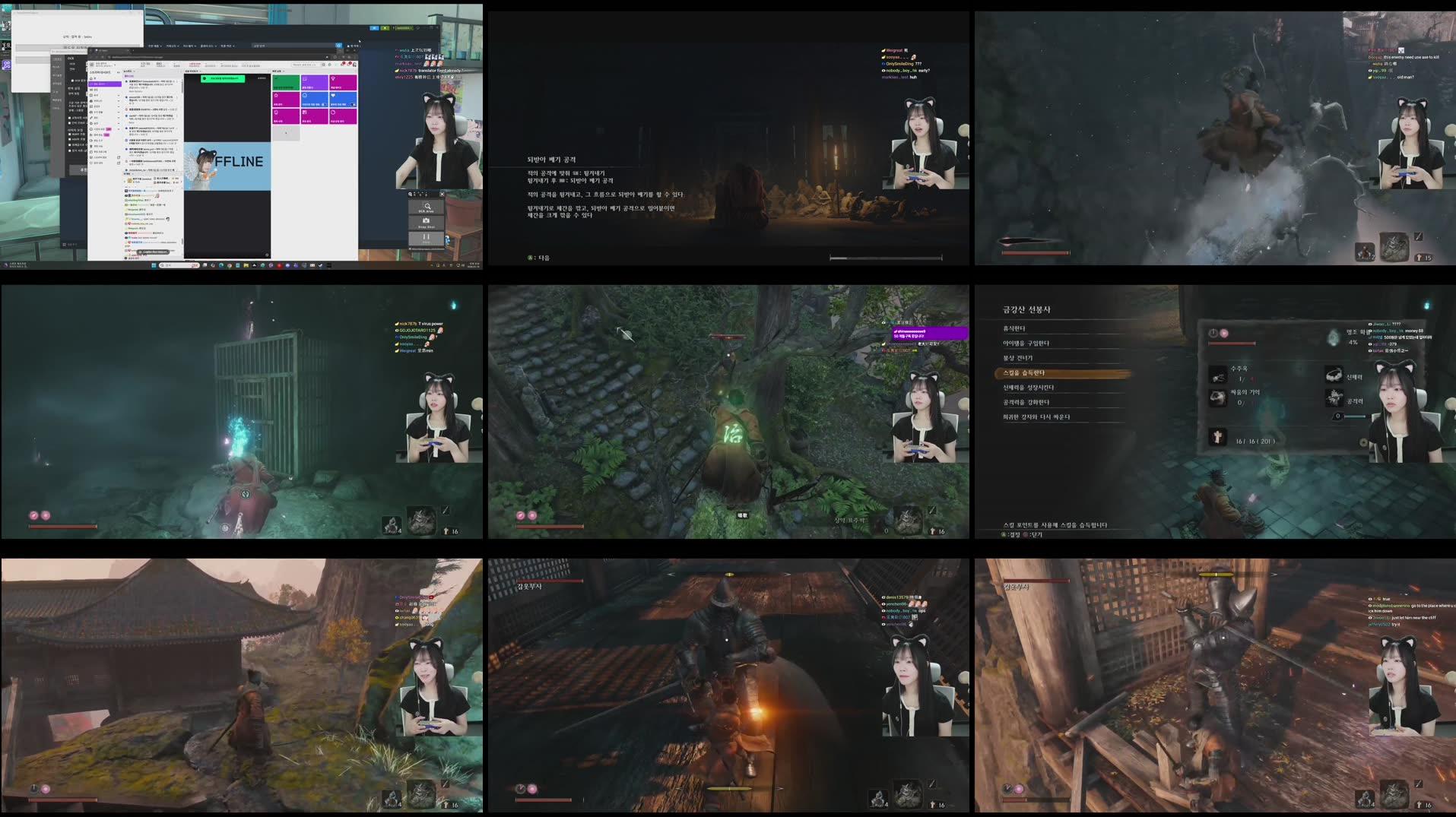Viewport: 1456px width, 817px height.
Task: Open the leftmost dropdown menu in the navy header
Action: [155, 46]
